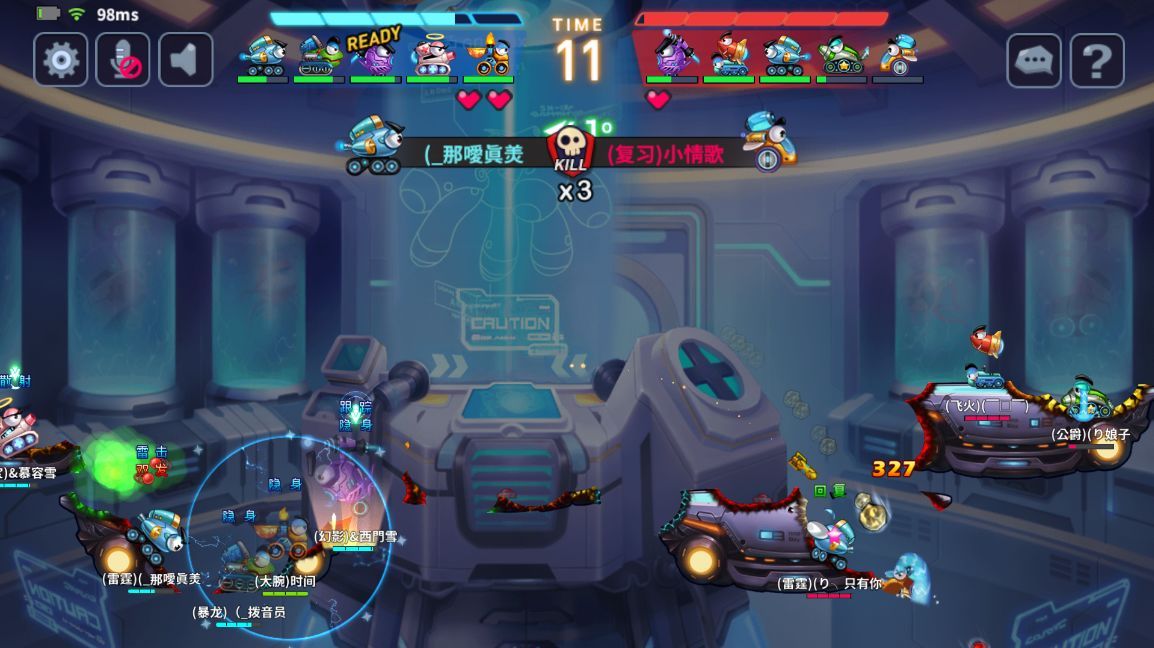
Task: Select the angel halo tank portrait
Action: pyautogui.click(x=432, y=55)
